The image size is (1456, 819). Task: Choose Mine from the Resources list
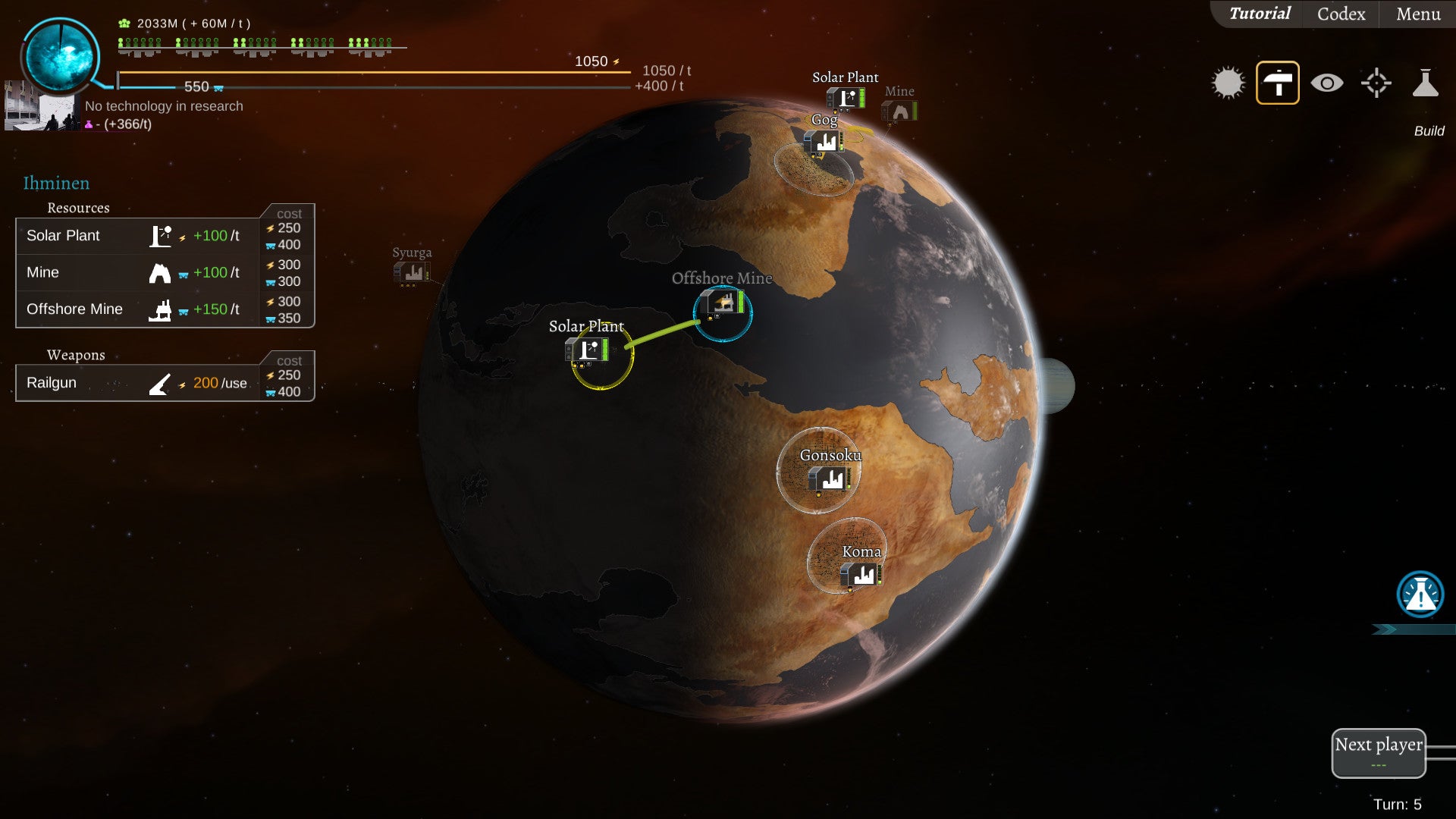point(136,272)
